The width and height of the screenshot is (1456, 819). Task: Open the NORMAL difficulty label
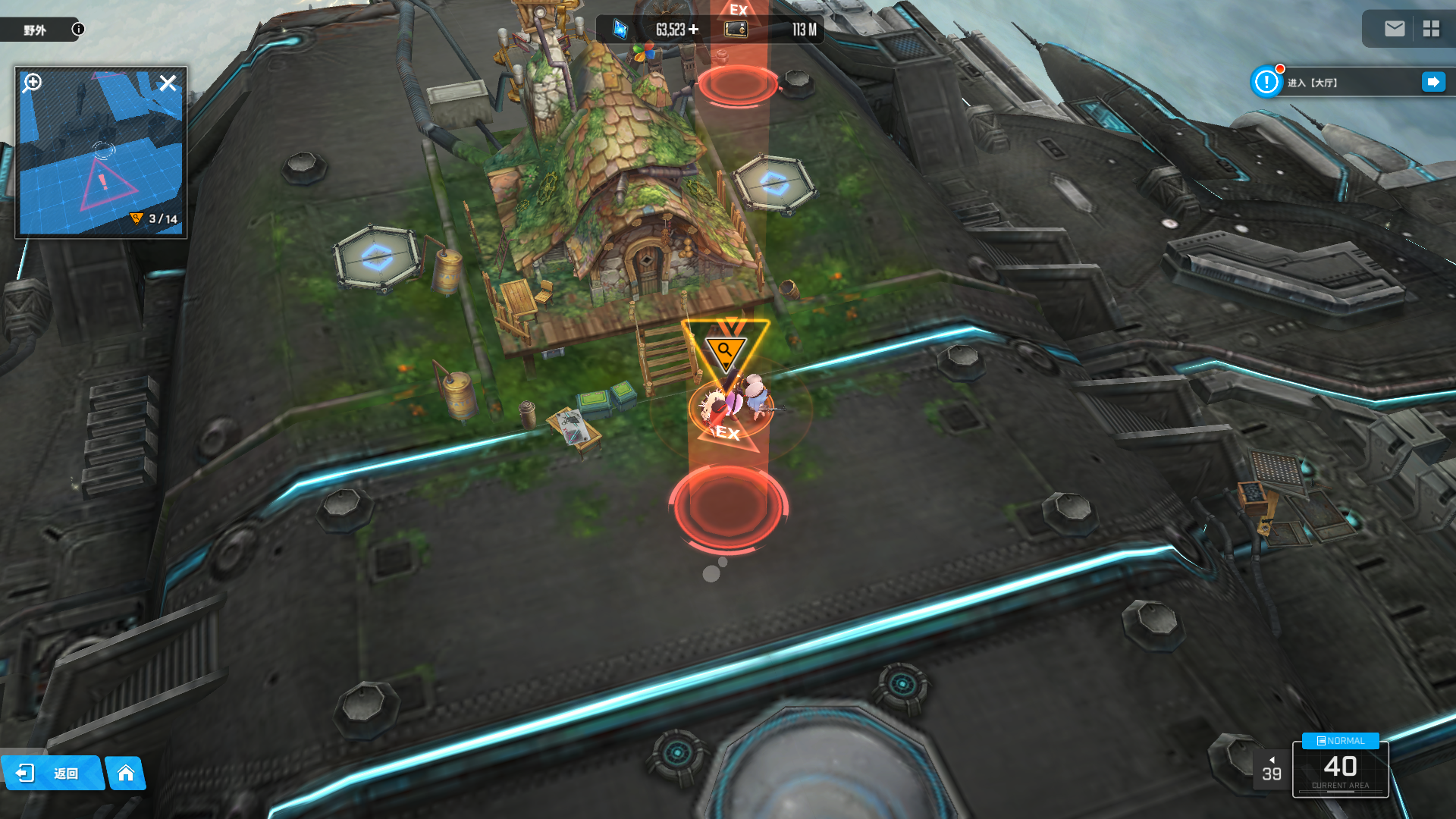click(1340, 741)
